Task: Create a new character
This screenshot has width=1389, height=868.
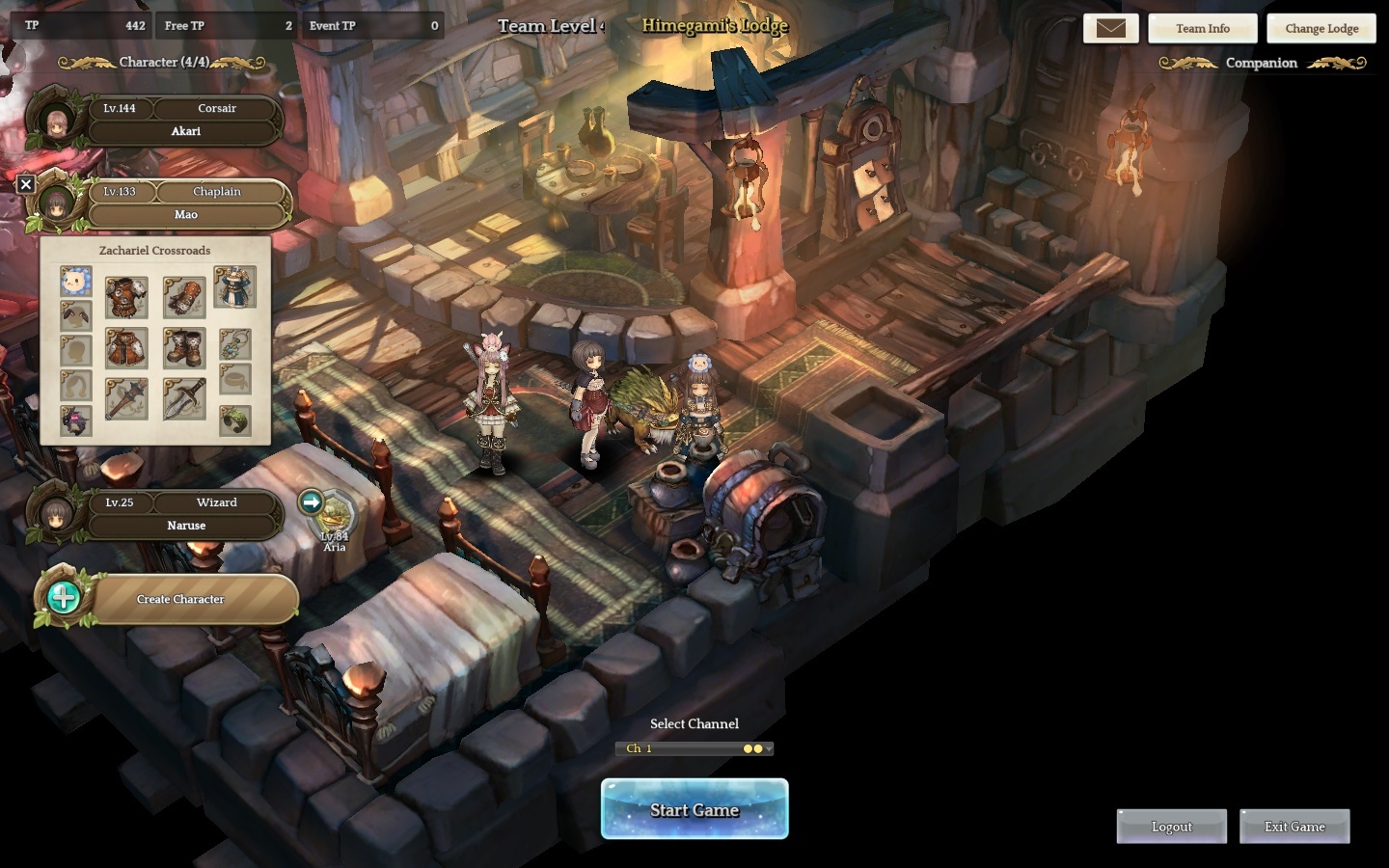Action: [179, 599]
